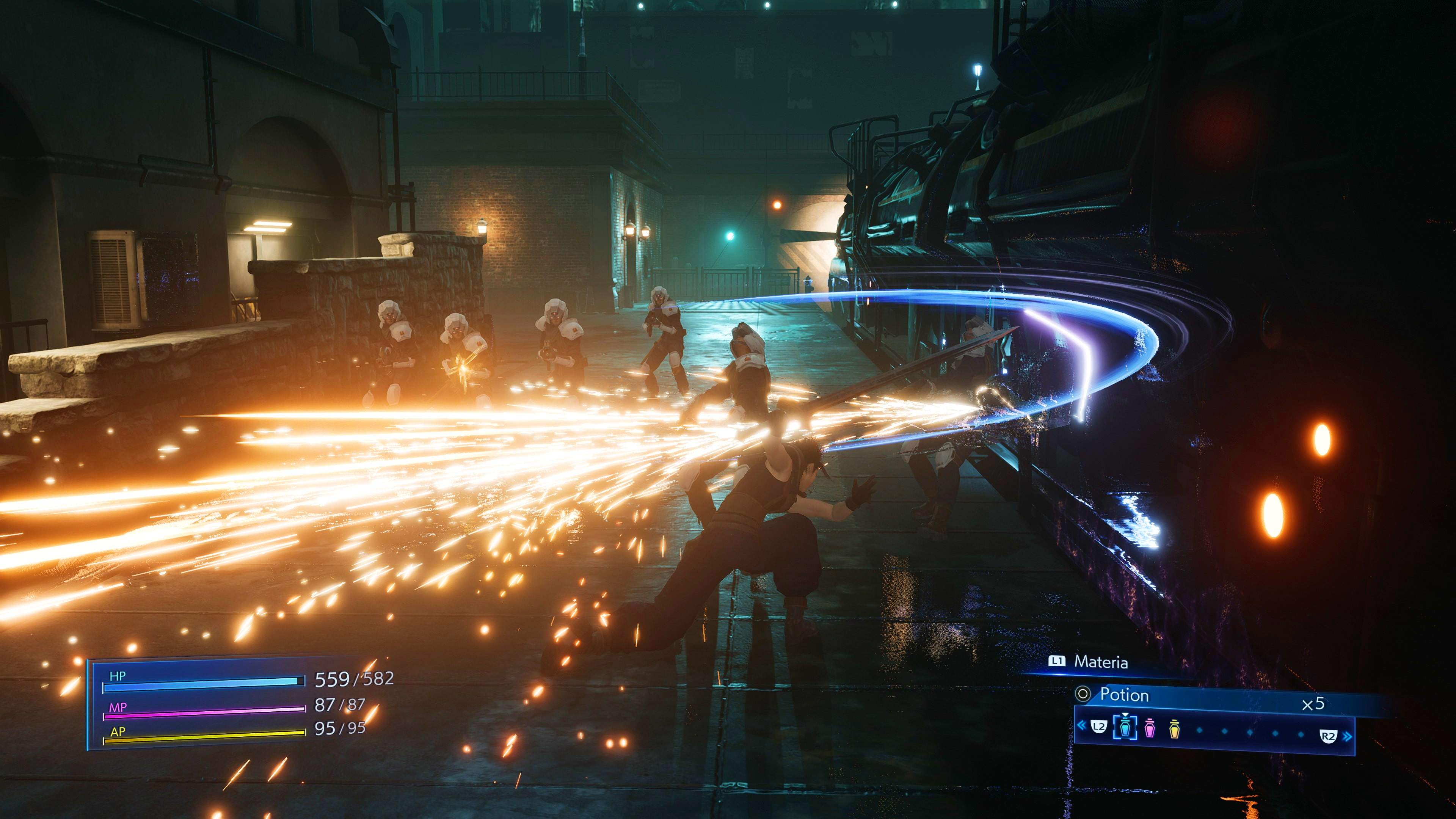The image size is (1456, 819).
Task: Select the Potion command label
Action: click(x=1125, y=695)
